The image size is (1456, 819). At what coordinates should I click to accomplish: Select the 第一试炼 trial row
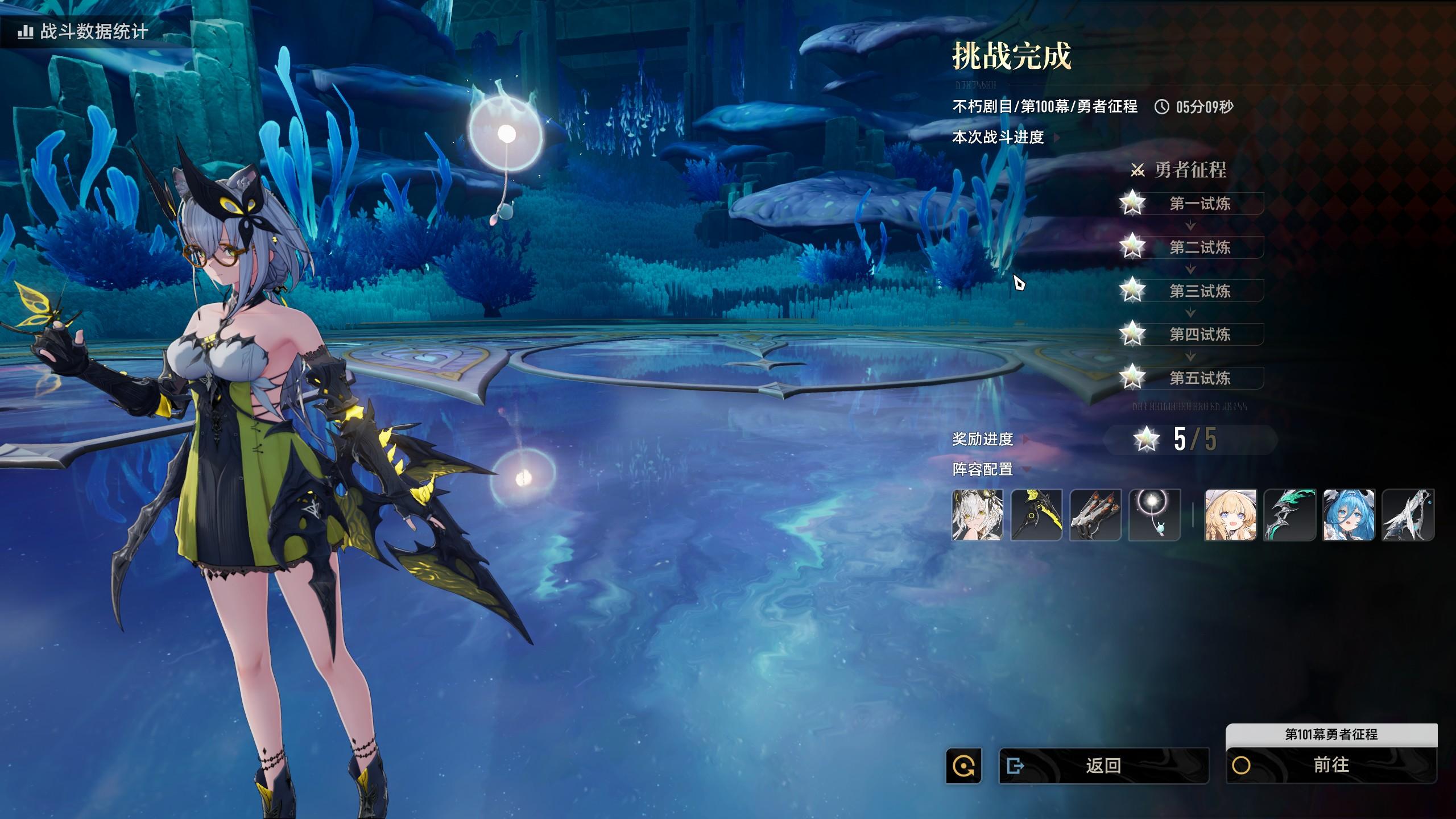point(1199,204)
